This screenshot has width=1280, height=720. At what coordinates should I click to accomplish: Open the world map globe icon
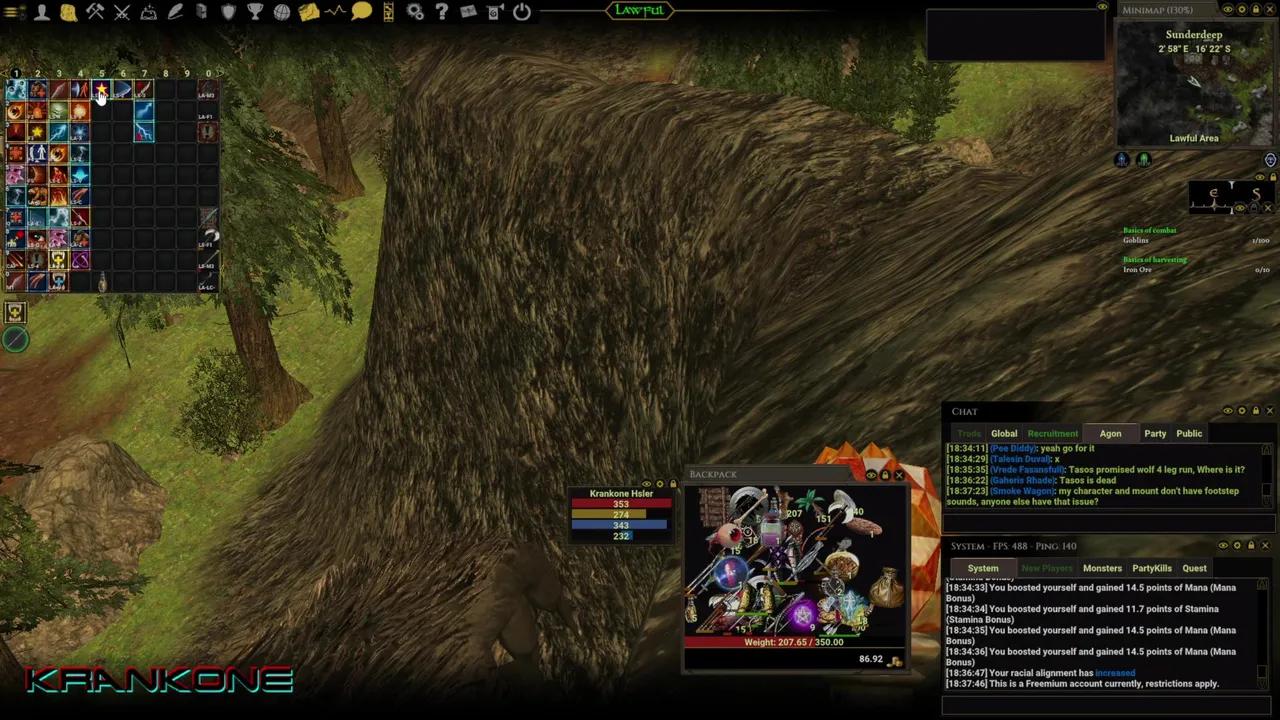(x=281, y=11)
